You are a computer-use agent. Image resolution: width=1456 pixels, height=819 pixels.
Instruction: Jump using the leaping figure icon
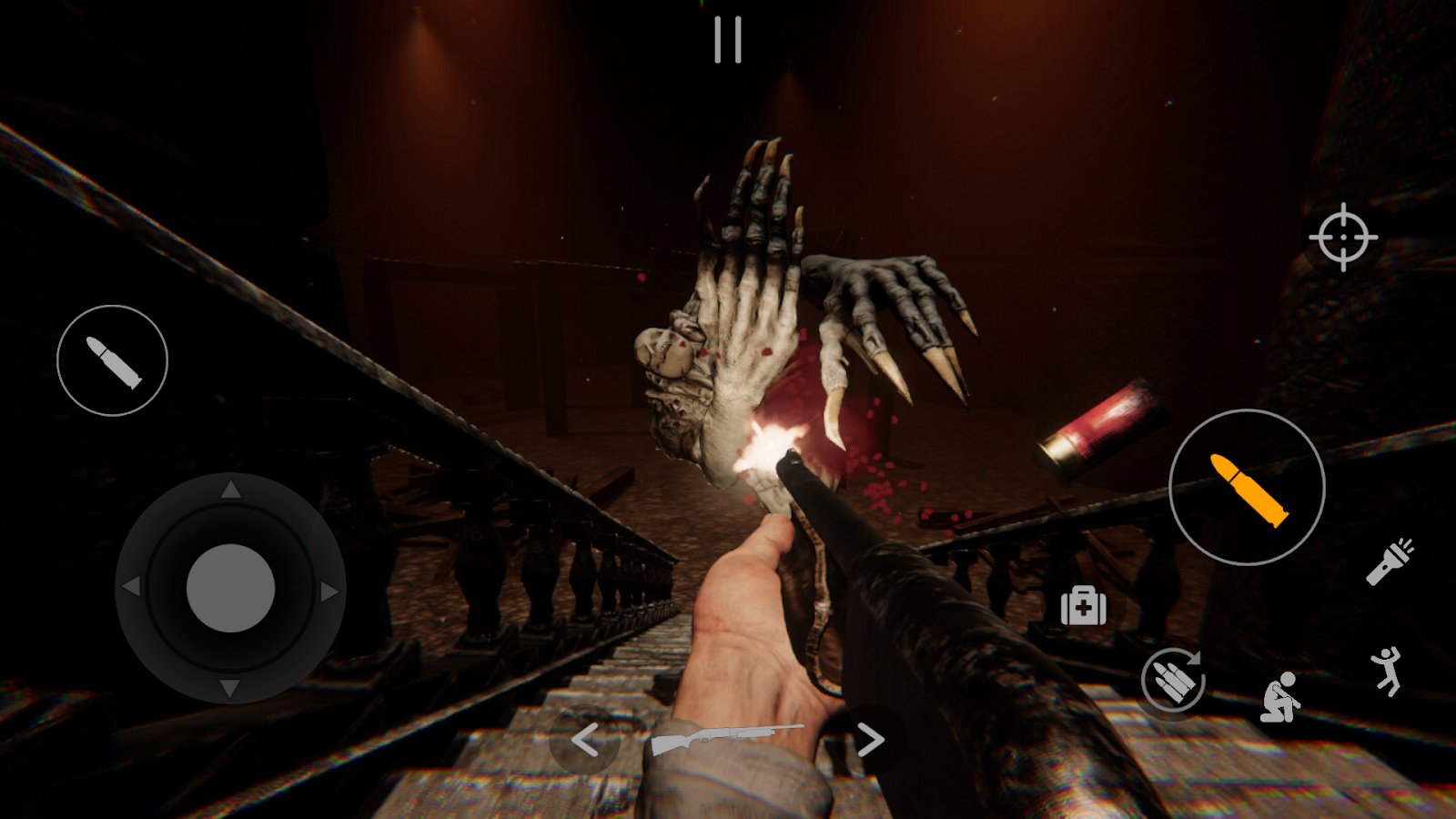coord(1386,672)
